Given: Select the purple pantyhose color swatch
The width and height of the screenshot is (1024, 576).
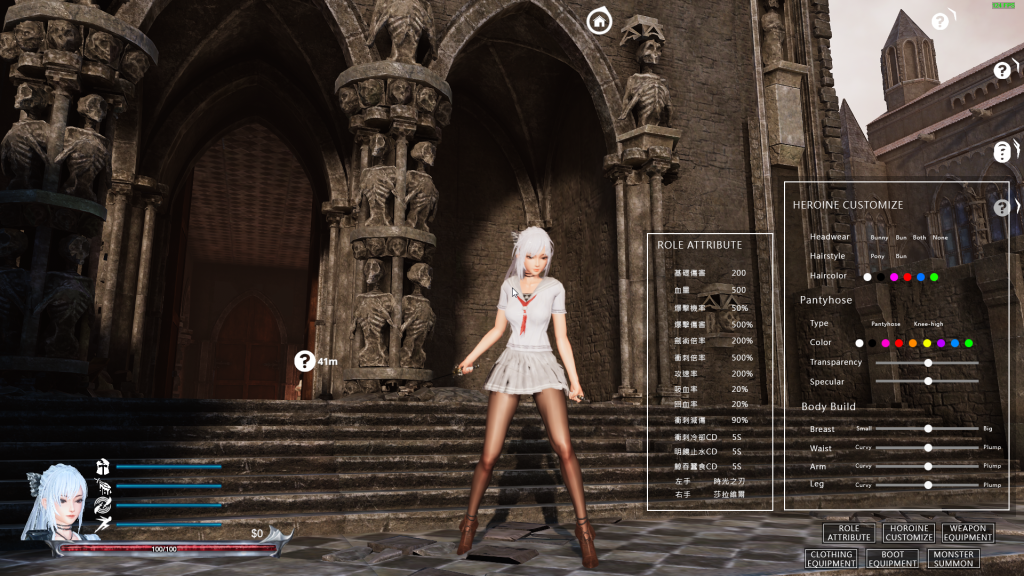Looking at the screenshot, I should (941, 343).
